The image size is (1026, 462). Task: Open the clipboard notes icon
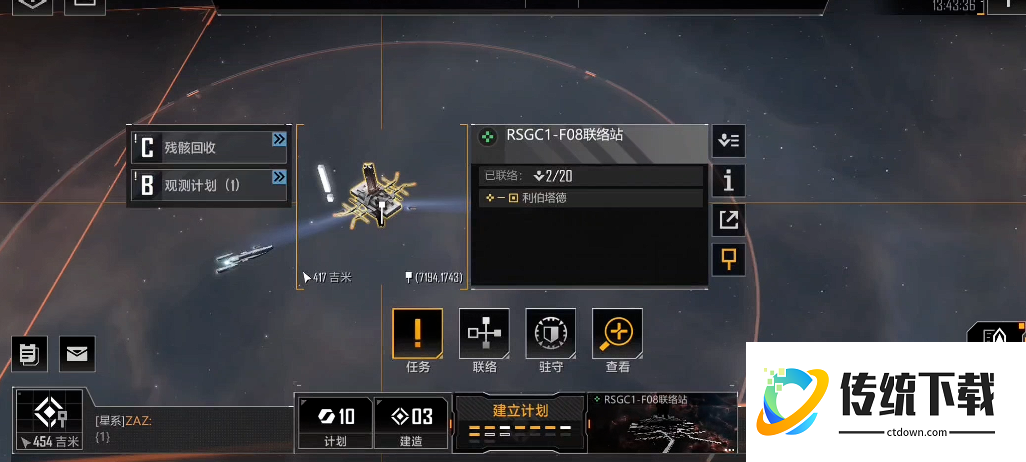(x=29, y=352)
